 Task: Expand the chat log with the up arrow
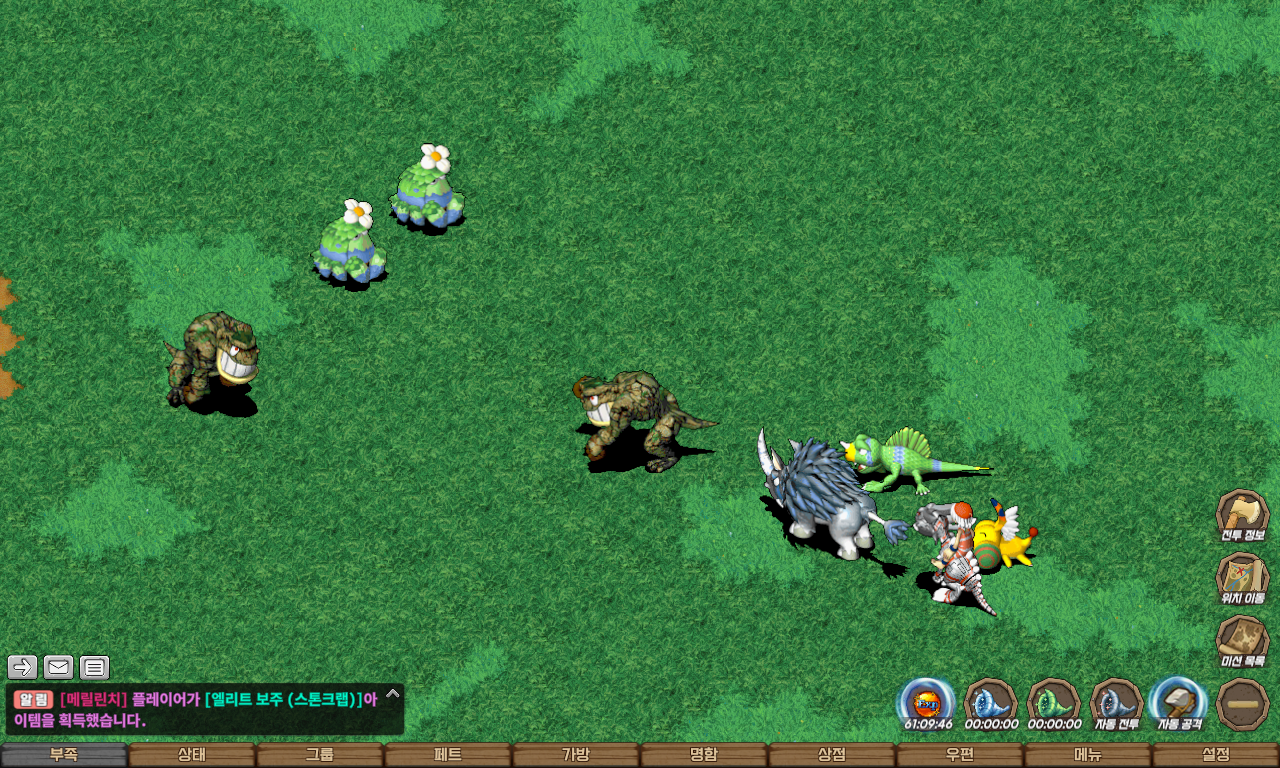coord(393,693)
